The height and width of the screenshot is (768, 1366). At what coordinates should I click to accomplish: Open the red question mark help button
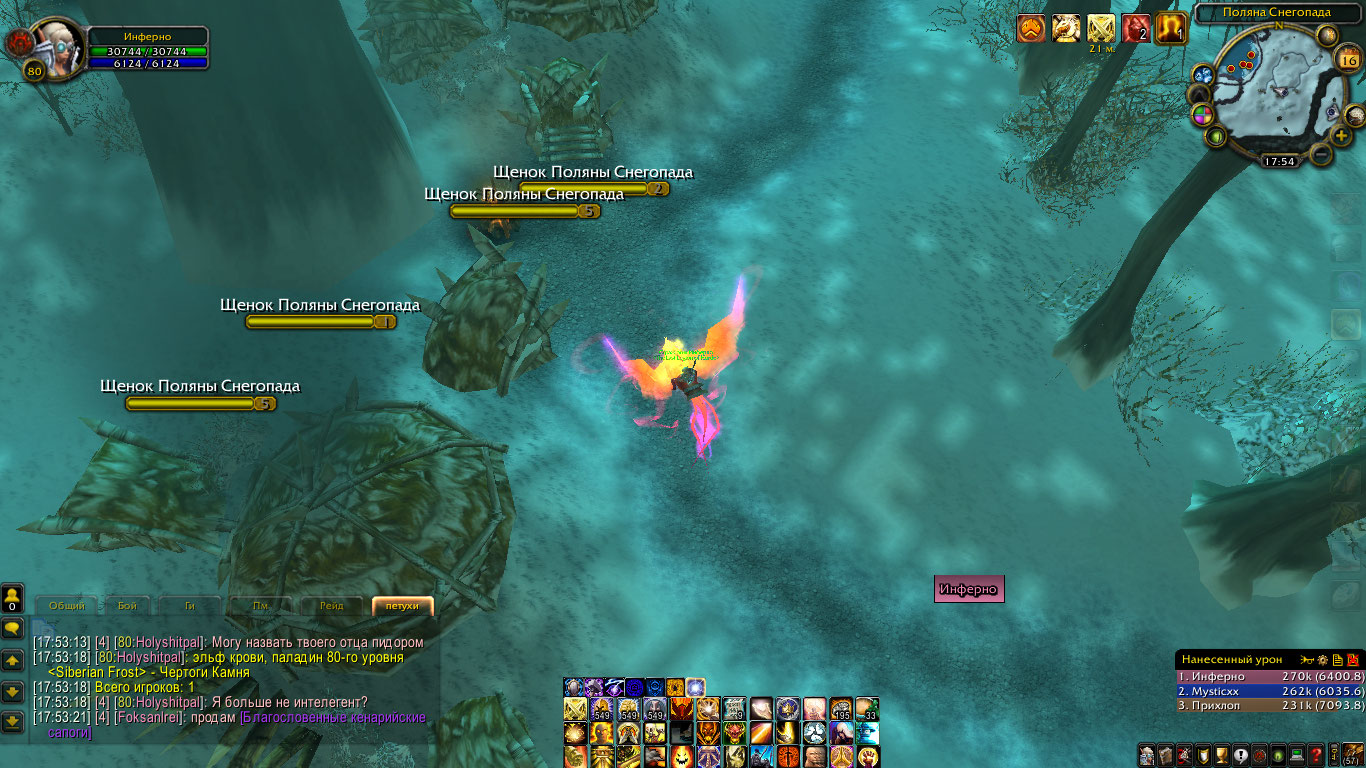[1317, 755]
